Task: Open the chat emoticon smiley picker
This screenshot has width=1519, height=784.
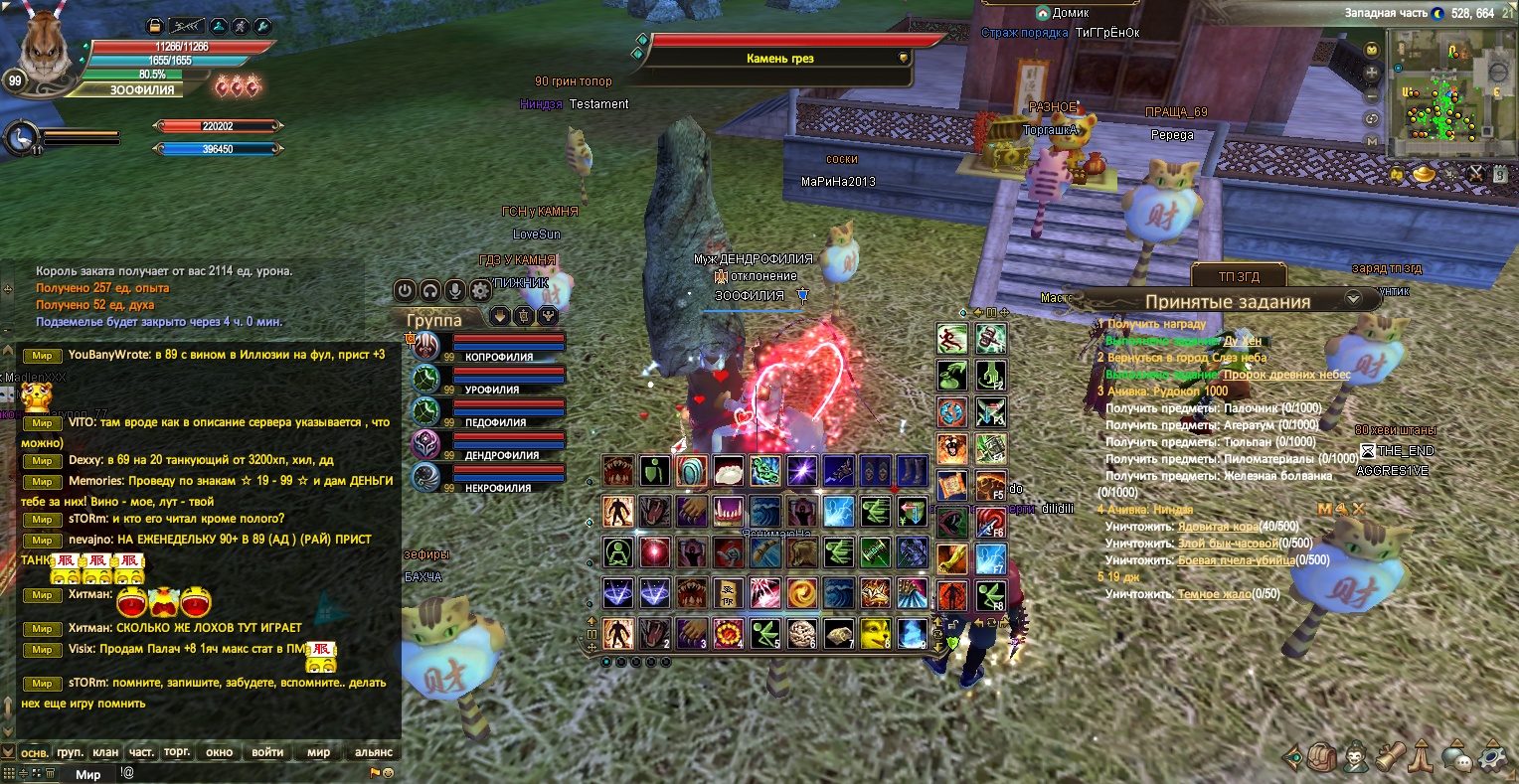Action: click(x=388, y=772)
